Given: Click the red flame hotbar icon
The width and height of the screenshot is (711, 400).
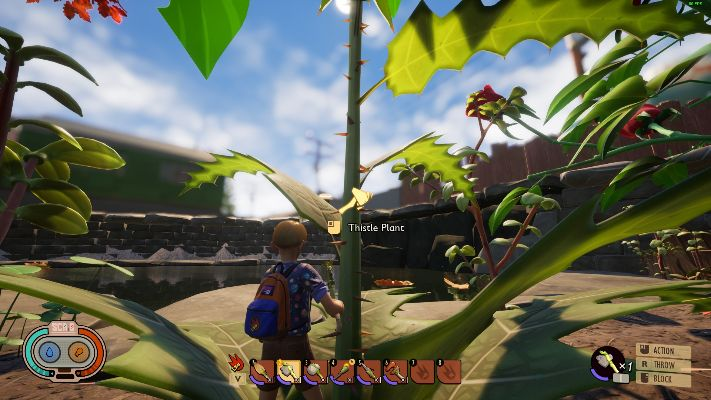Looking at the screenshot, I should click(x=236, y=362).
